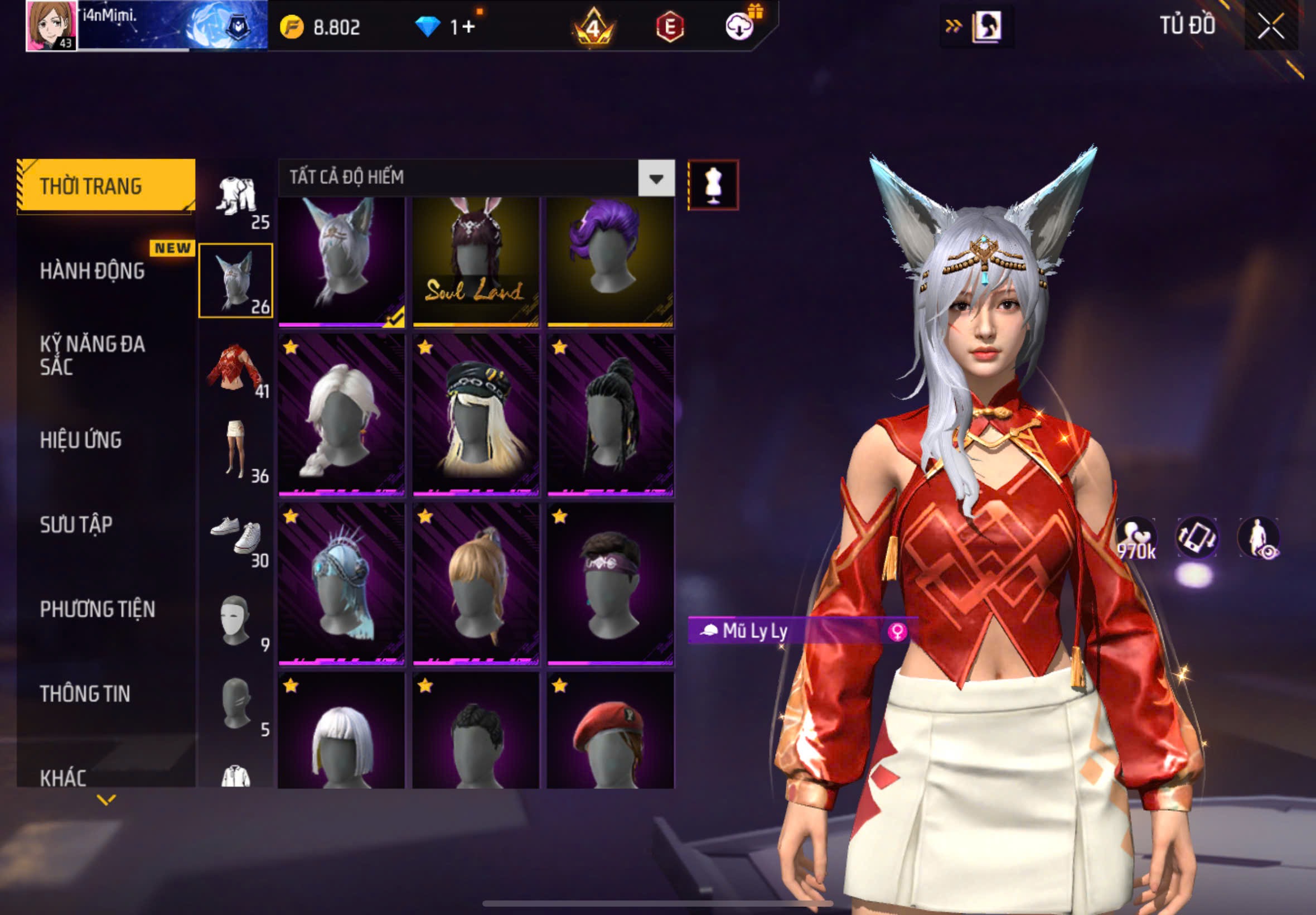The image size is (1316, 915).
Task: Pick the white braided hair item
Action: click(341, 415)
